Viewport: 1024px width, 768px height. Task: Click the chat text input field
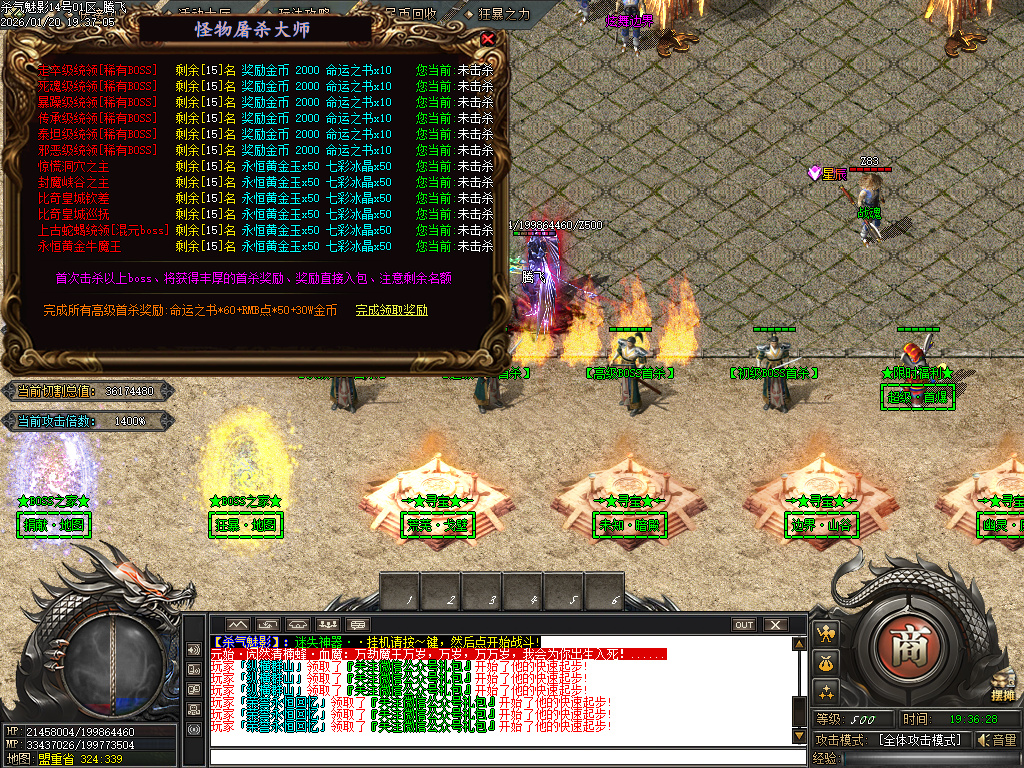[500, 755]
